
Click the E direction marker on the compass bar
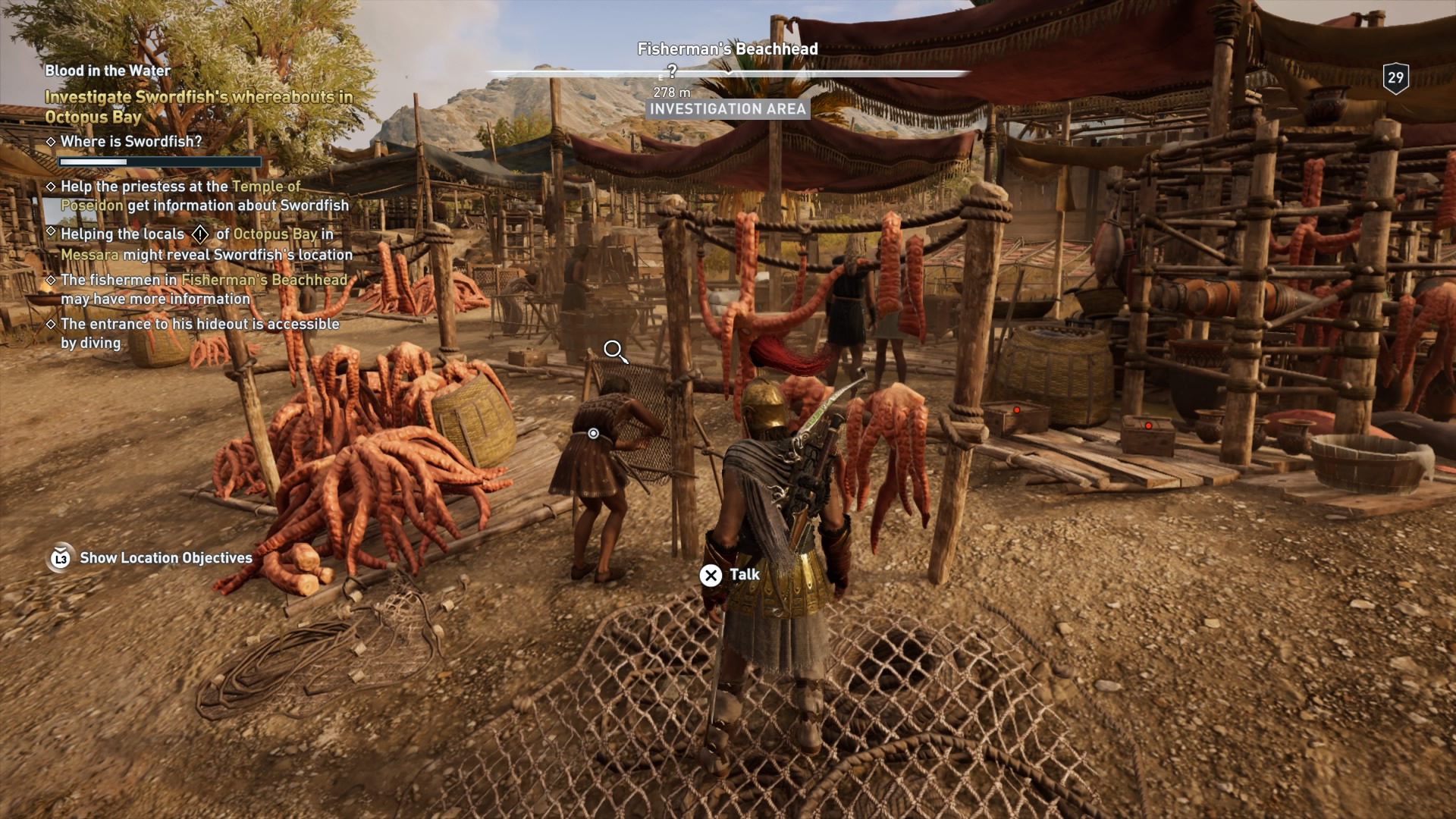[660, 77]
